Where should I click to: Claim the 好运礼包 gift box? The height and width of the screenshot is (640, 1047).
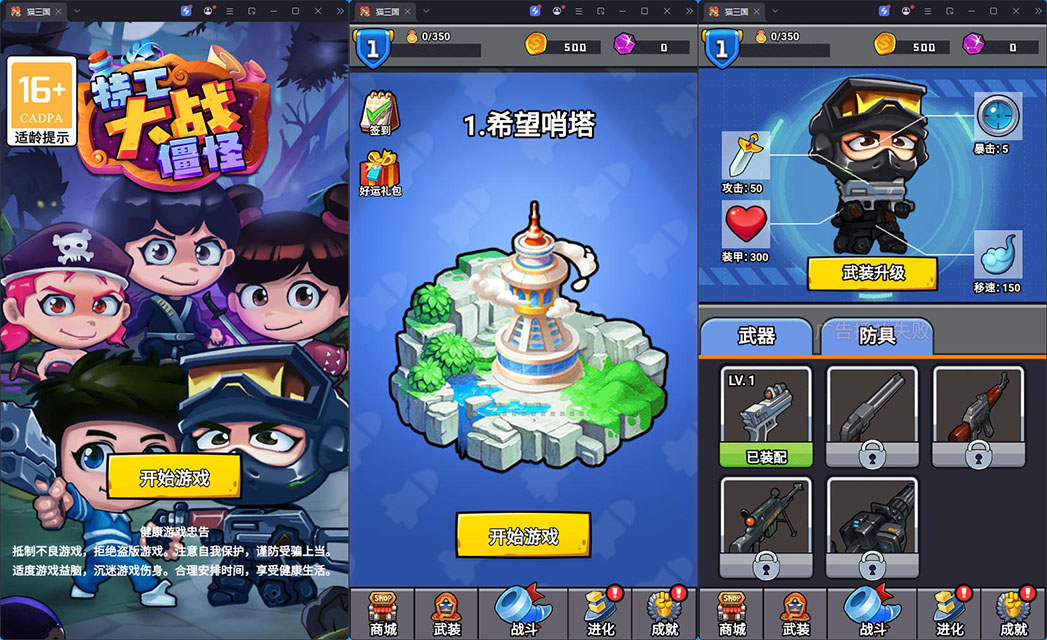coord(379,171)
